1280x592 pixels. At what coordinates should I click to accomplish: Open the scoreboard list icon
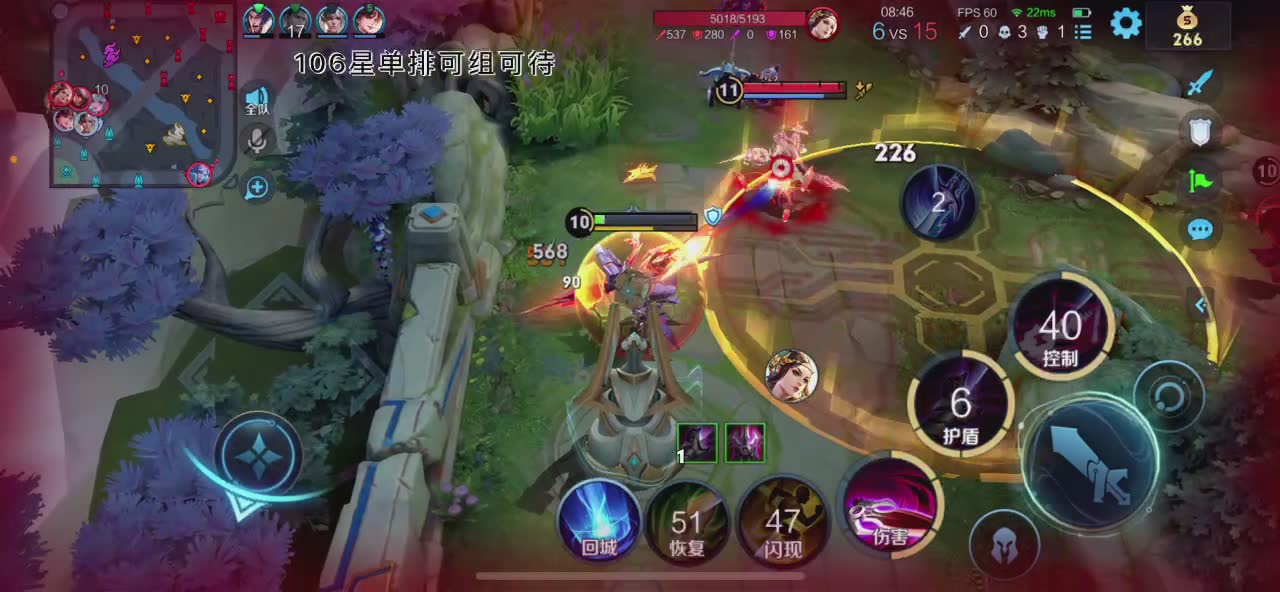point(1083,32)
